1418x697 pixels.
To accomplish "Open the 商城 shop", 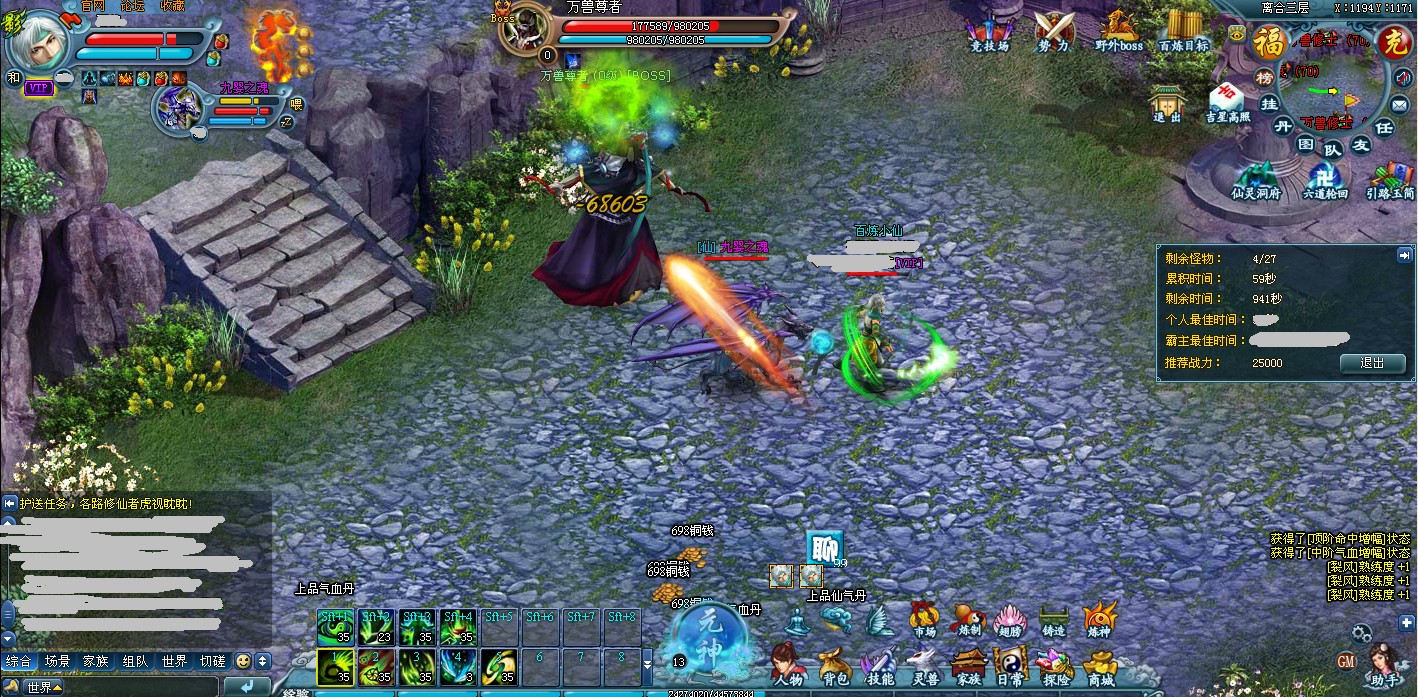I will 1101,666.
